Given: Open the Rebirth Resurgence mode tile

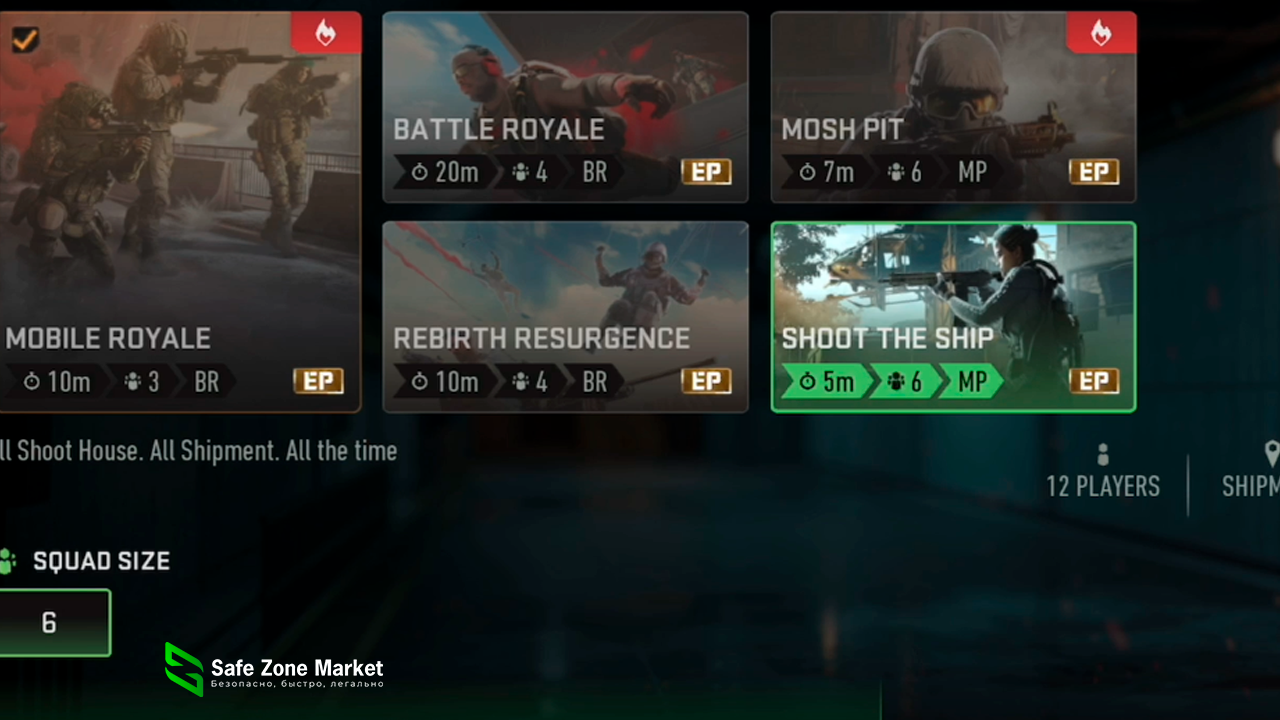Looking at the screenshot, I should pos(565,316).
